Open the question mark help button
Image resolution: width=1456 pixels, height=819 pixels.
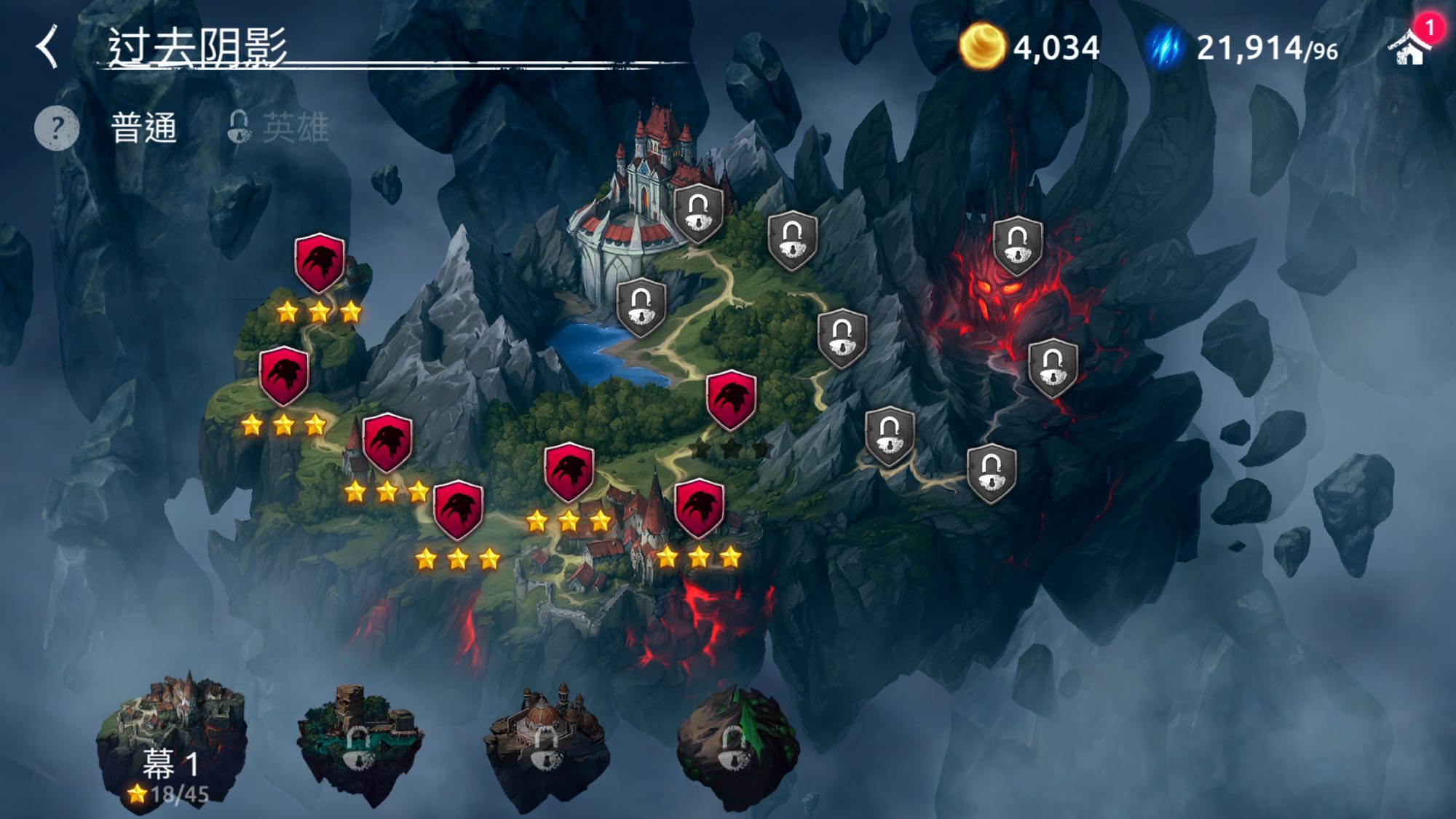click(x=57, y=128)
